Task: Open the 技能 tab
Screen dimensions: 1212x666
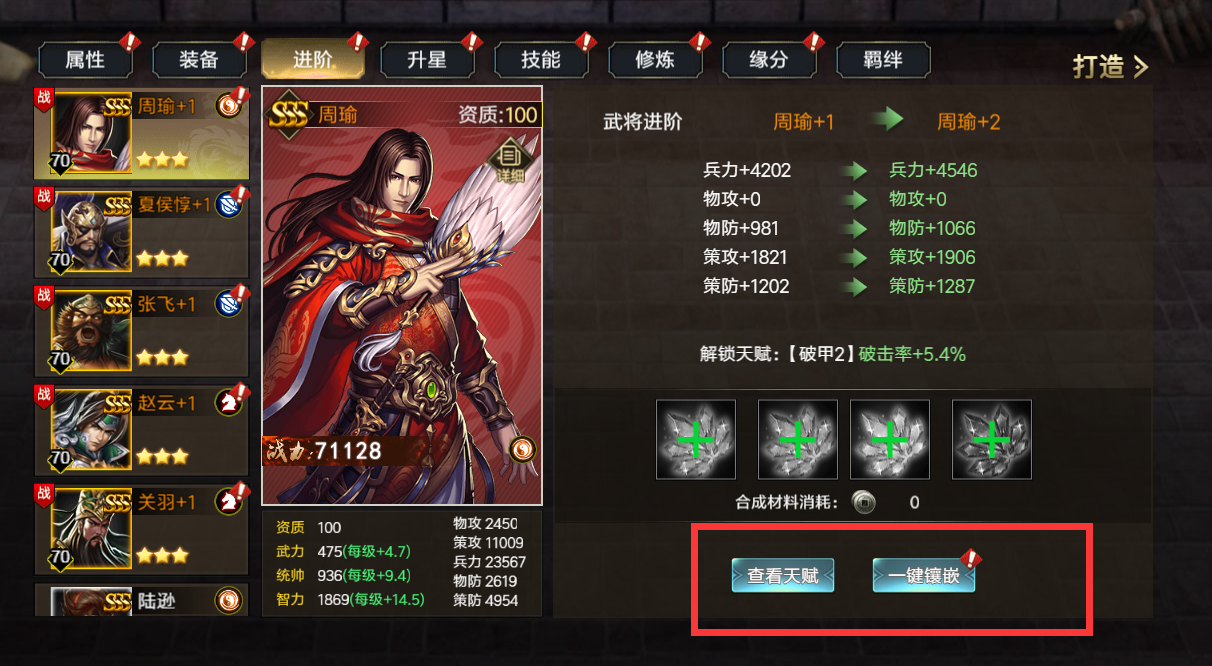Action: coord(541,60)
